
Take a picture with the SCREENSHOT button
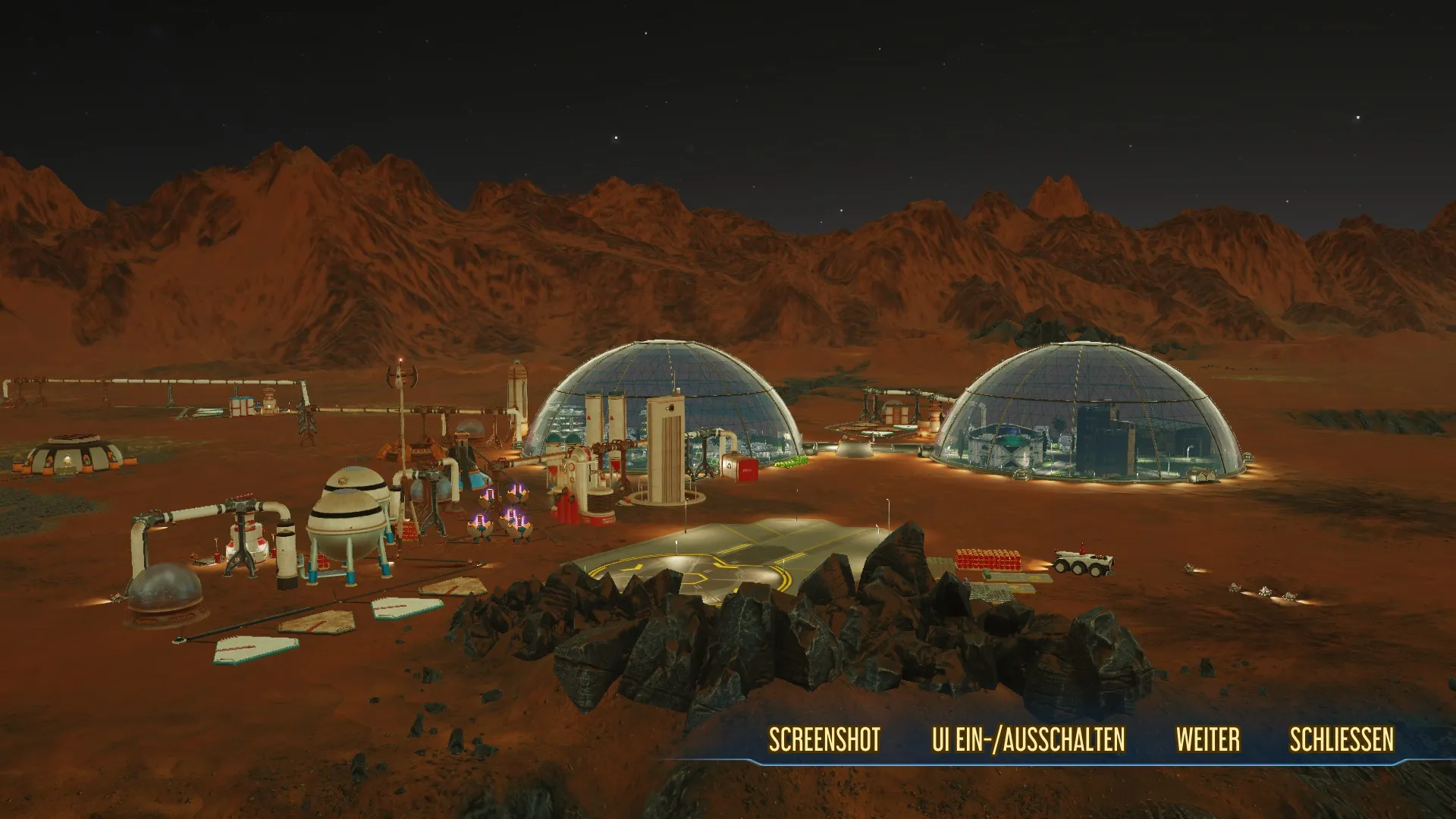click(824, 740)
